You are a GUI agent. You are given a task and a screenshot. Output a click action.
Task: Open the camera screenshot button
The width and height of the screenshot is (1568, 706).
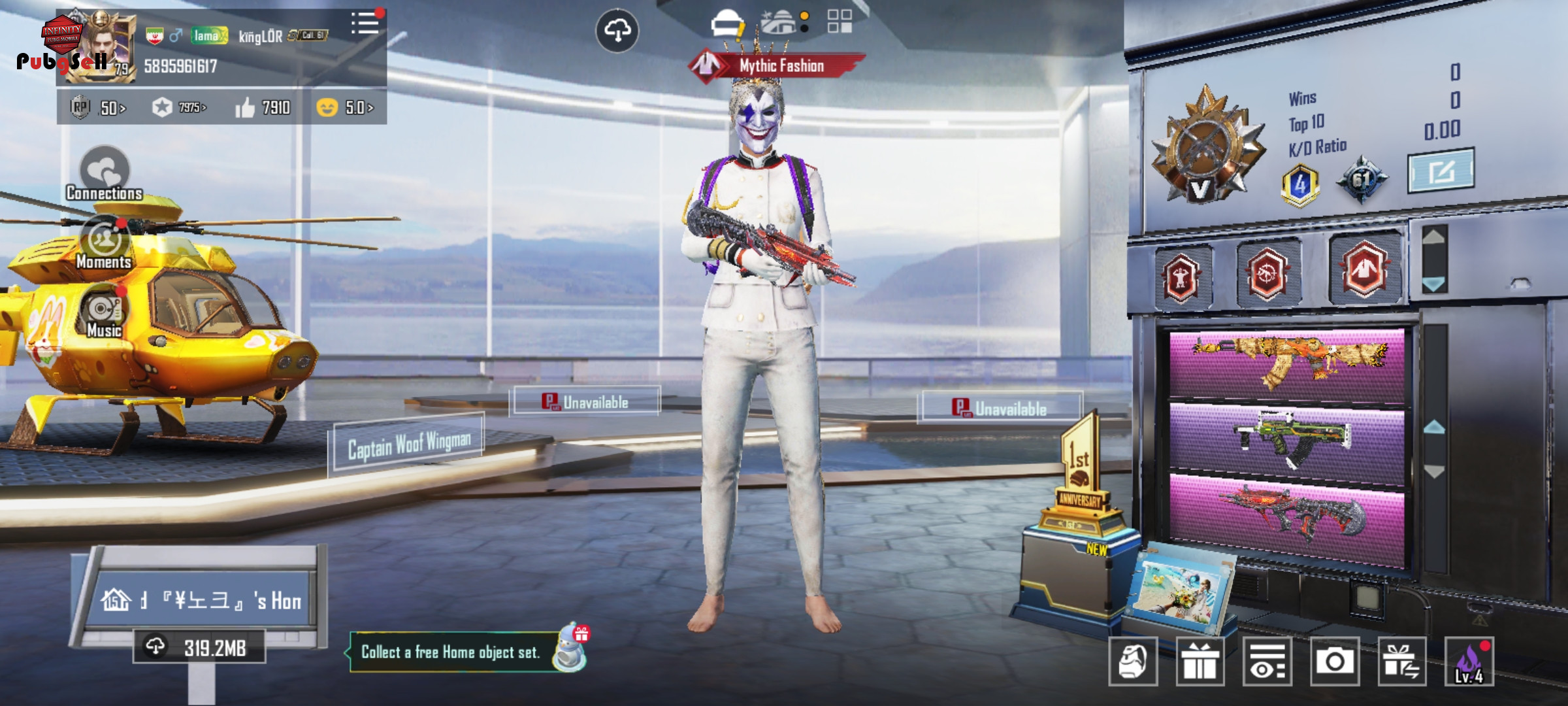coord(1335,662)
